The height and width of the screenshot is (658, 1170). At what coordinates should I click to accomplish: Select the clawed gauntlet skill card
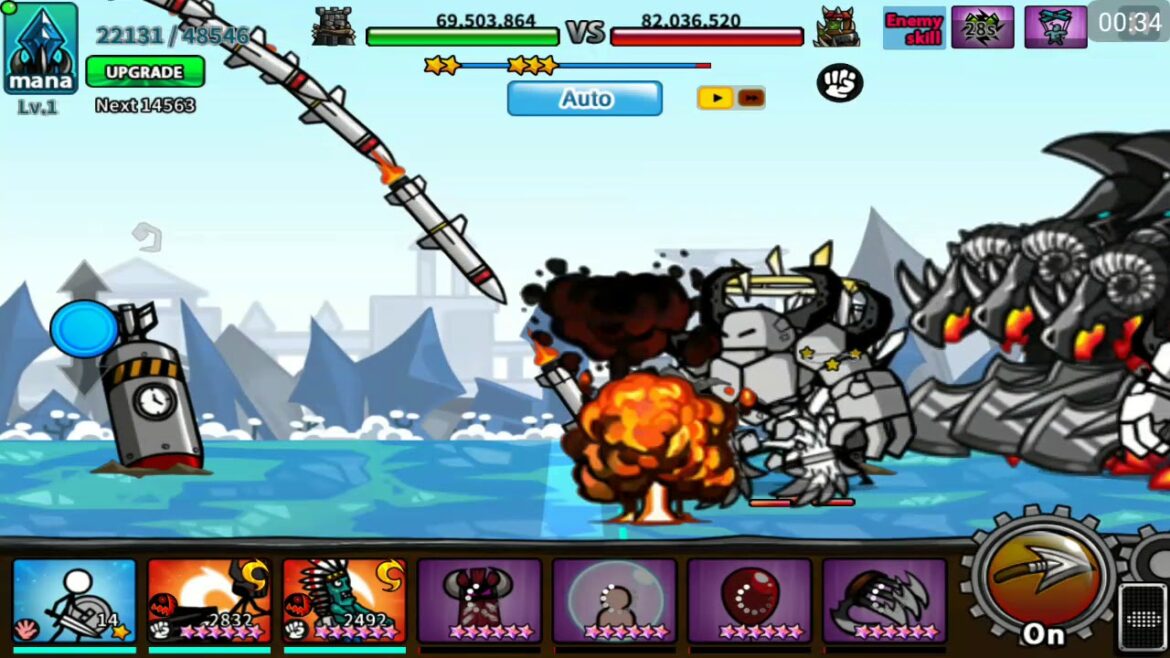coord(884,600)
